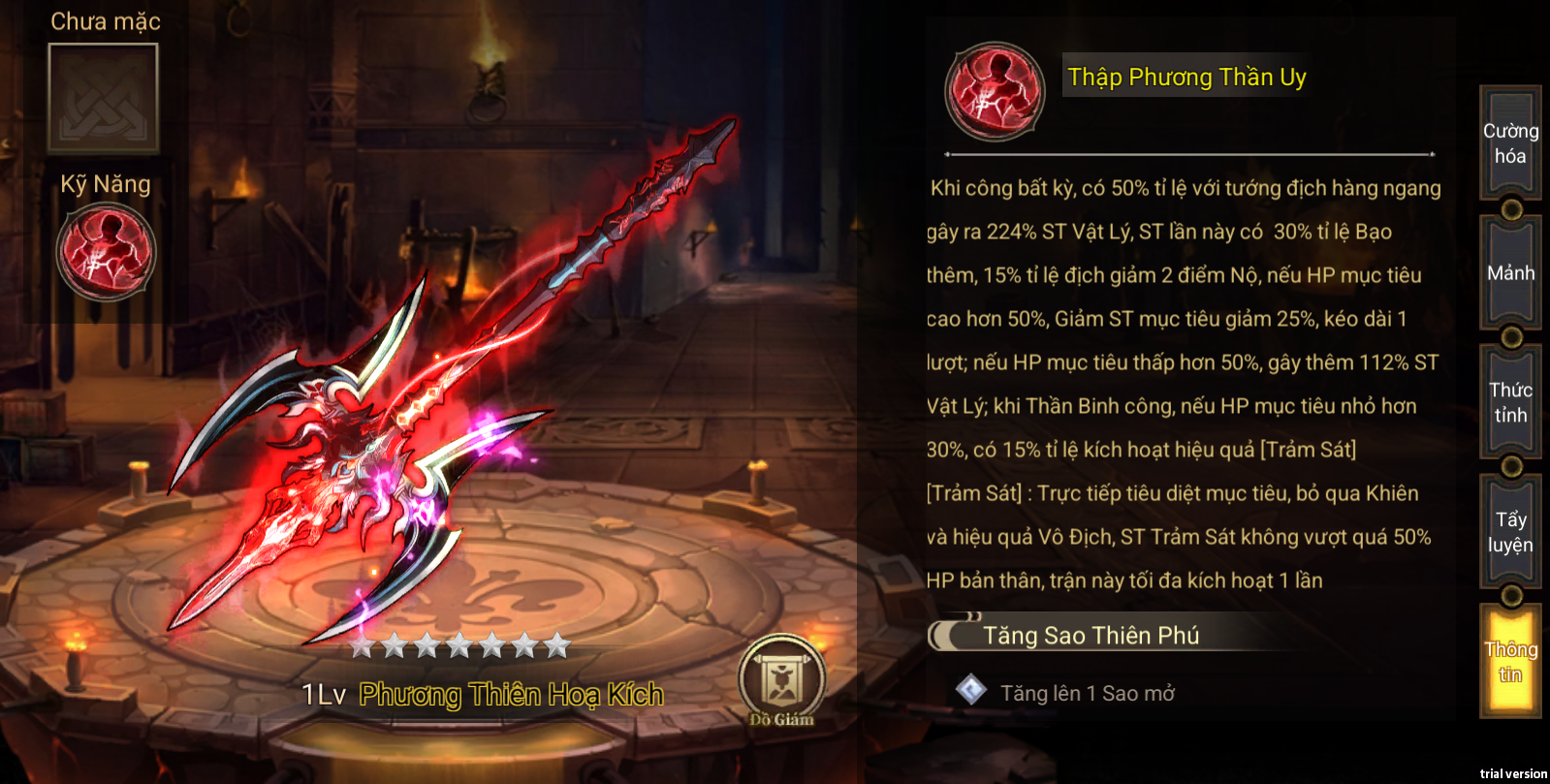Select the Thức tỉnh tab
This screenshot has width=1550, height=784.
[1510, 402]
